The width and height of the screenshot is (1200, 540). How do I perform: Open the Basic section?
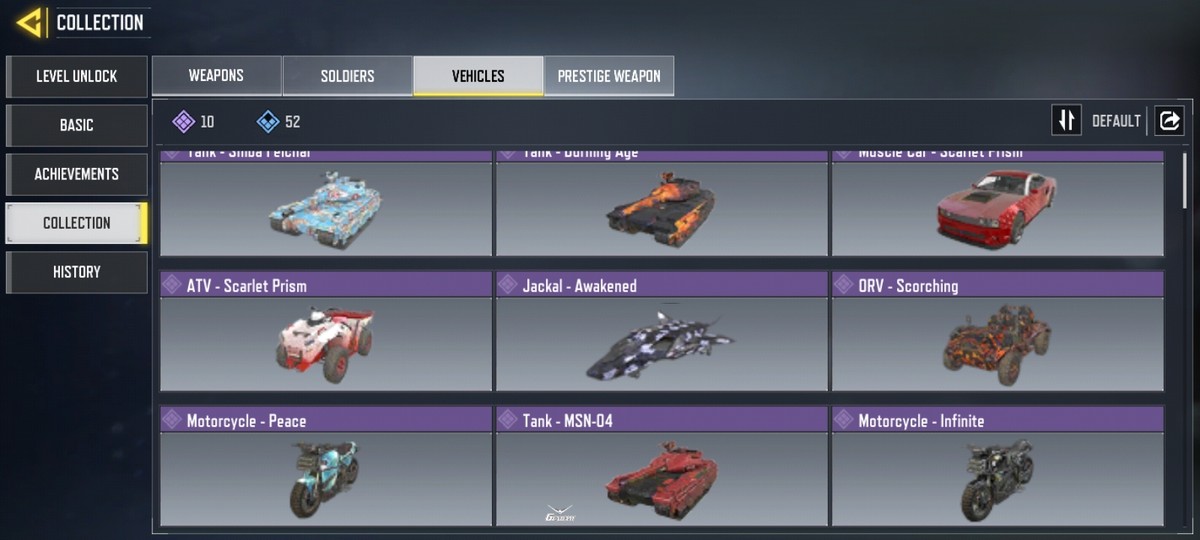(x=76, y=125)
